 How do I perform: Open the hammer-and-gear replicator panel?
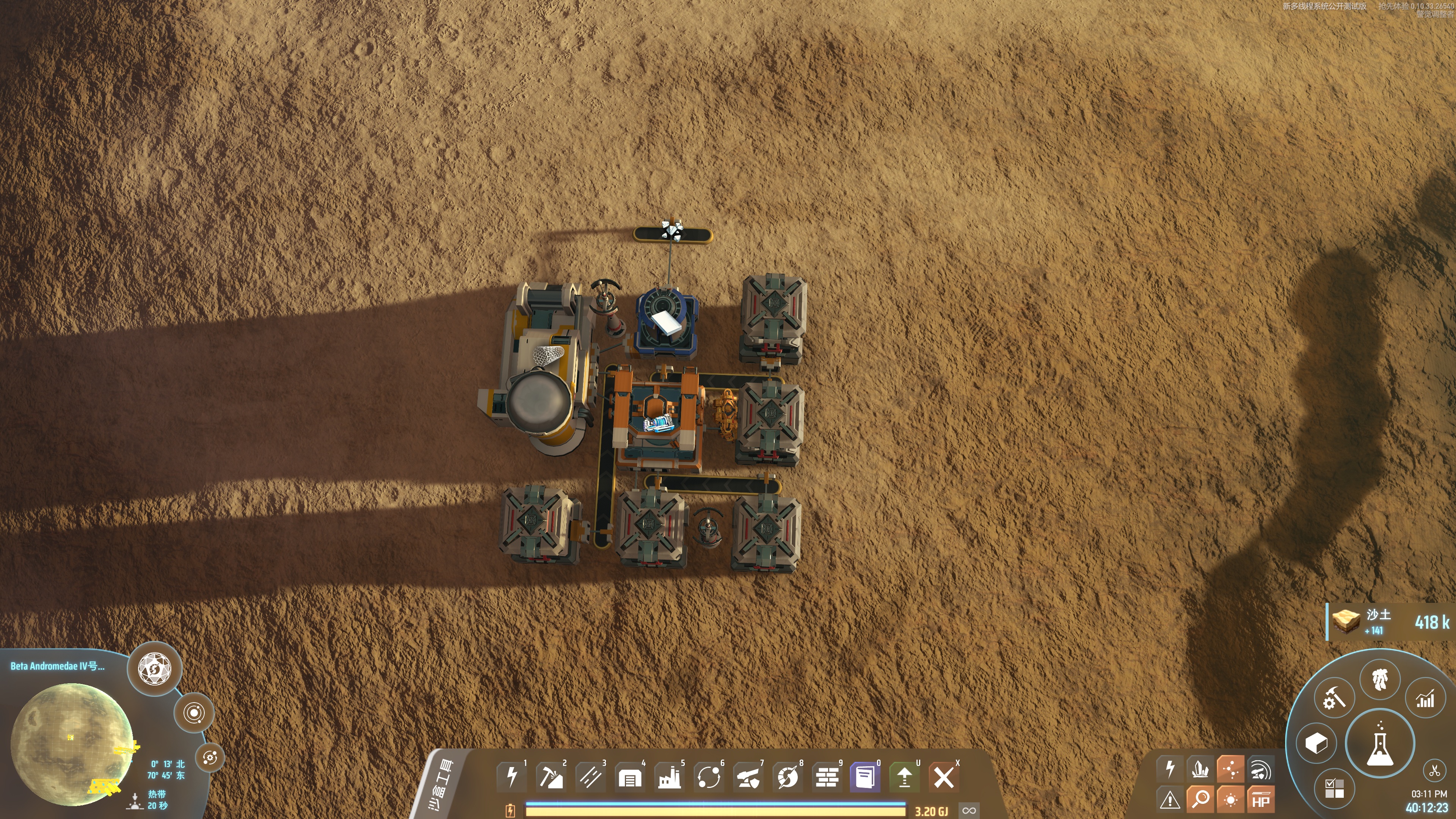click(x=1334, y=698)
